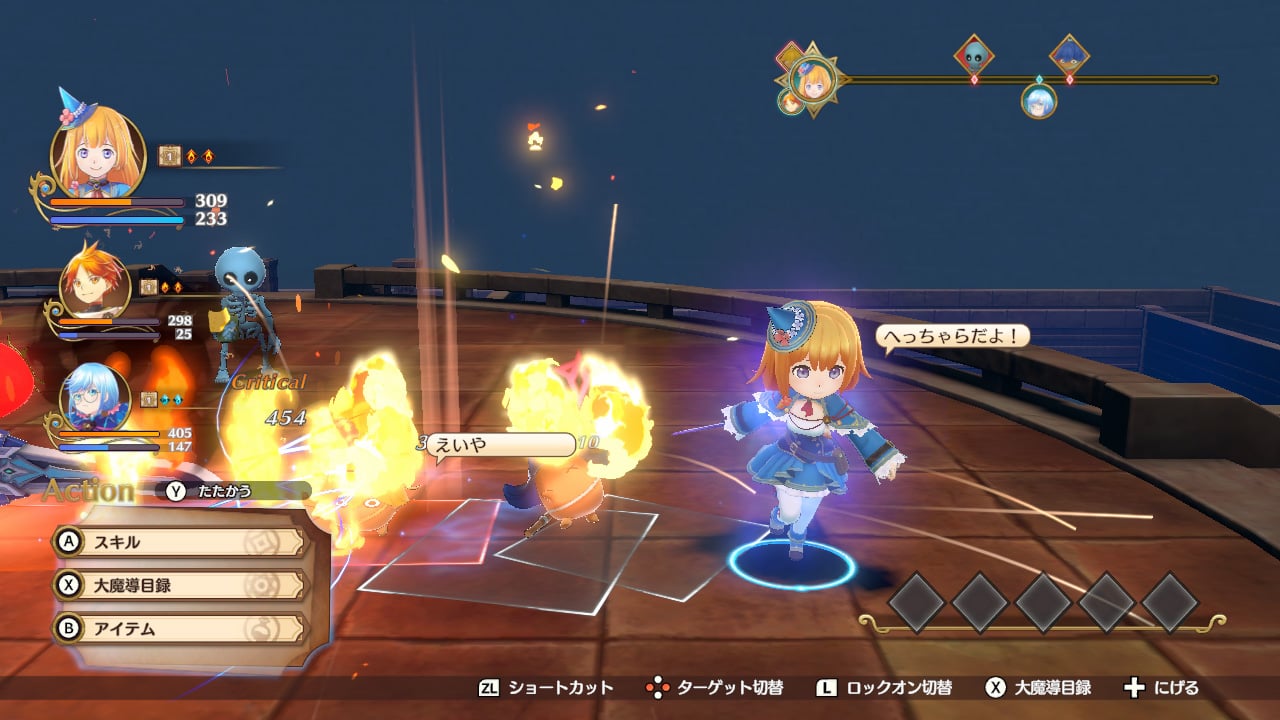Click the active blonde witch turn icon
This screenshot has height=720, width=1280.
coord(813,79)
